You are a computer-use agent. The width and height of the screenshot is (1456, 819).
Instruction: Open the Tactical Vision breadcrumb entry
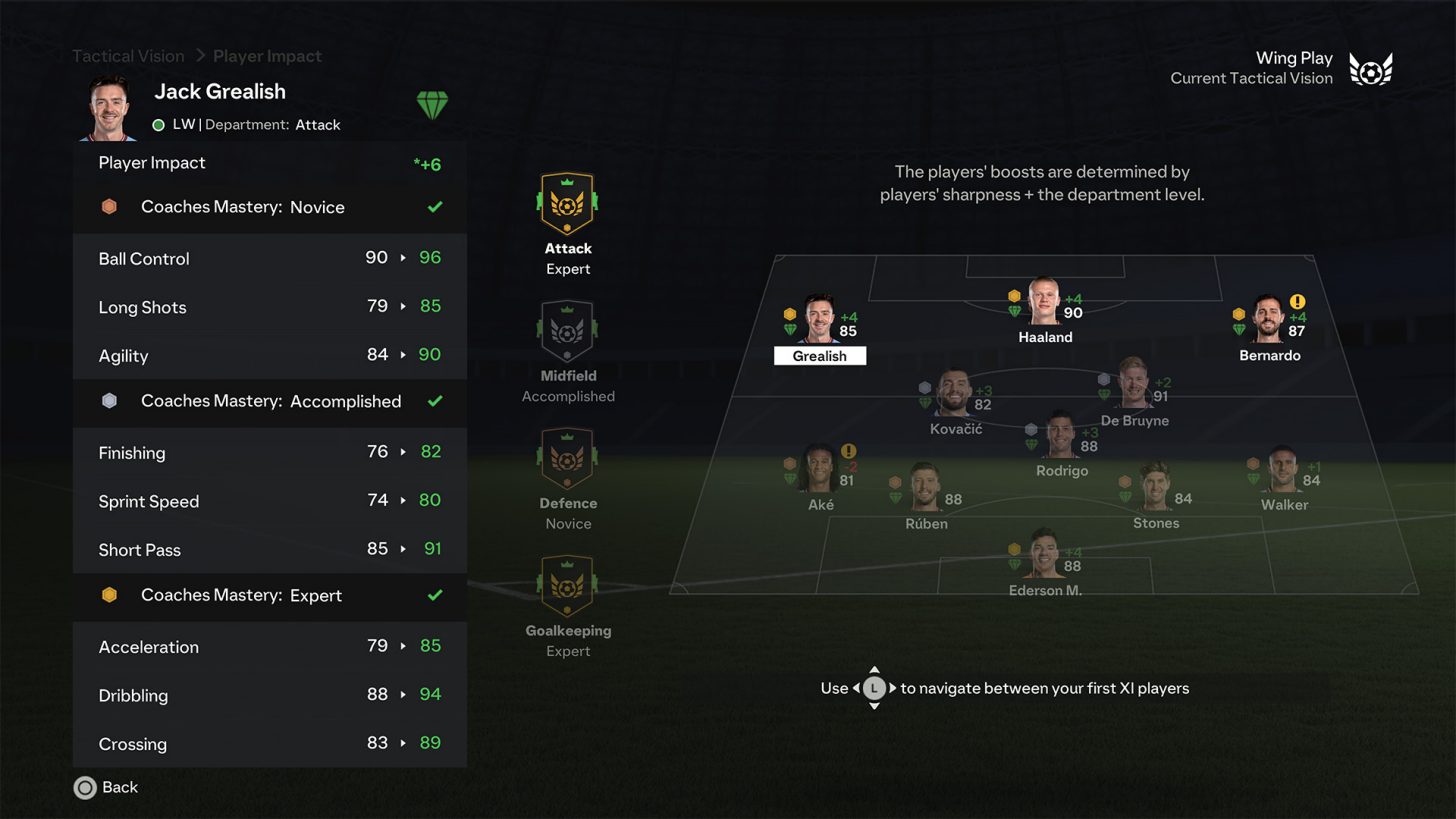pos(127,56)
